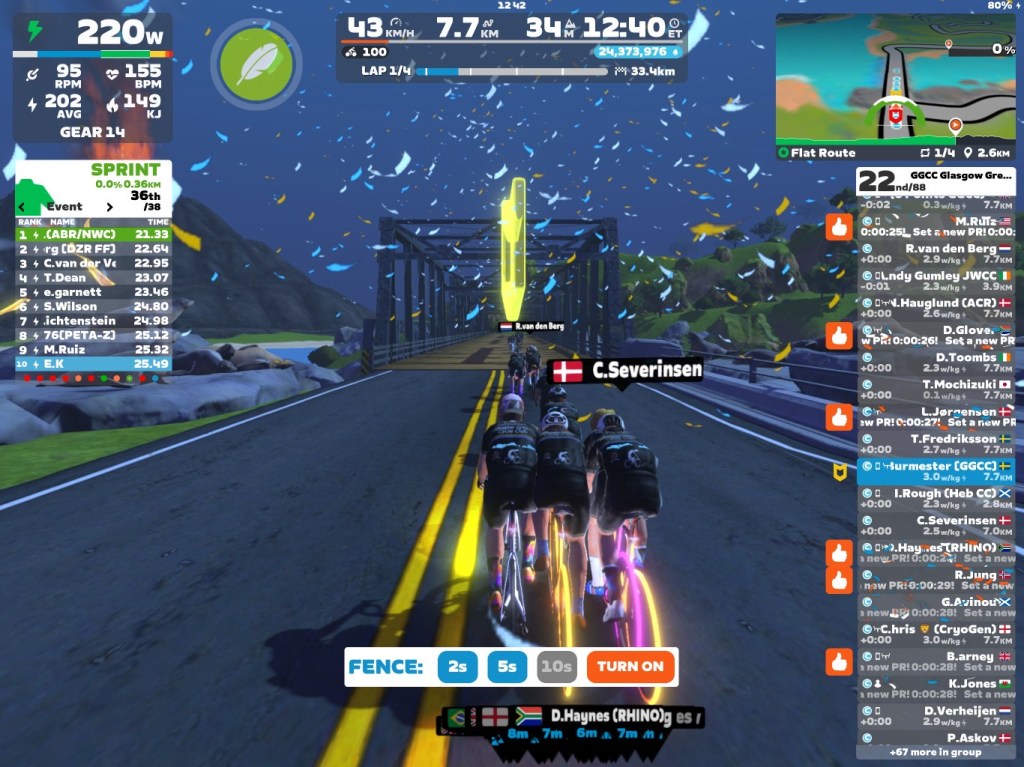Screen dimensions: 1024x767
Task: Activate the feather lightweight power-up
Action: point(256,64)
